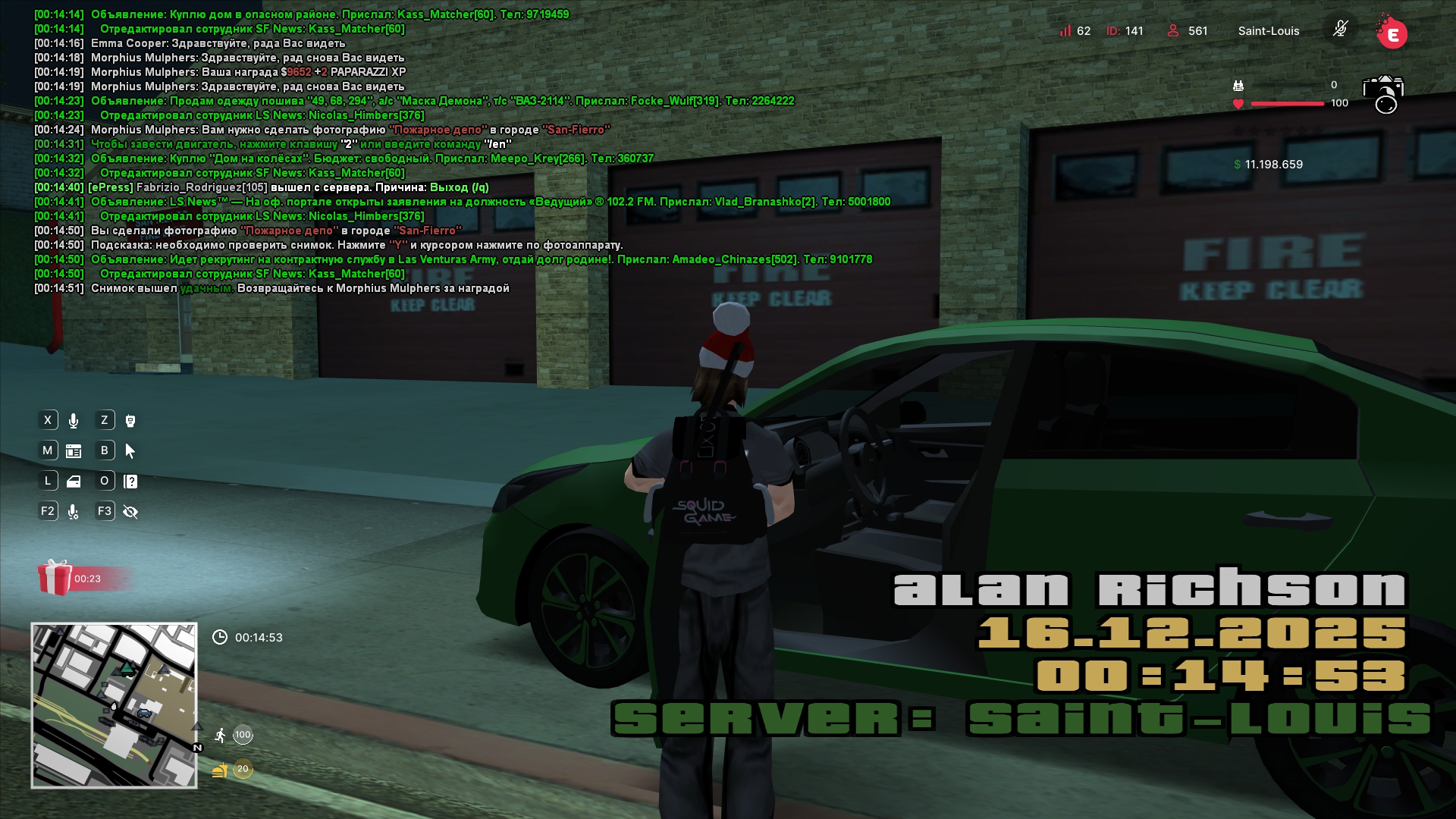Toggle the muted microphone icon
The image size is (1456, 819).
[1340, 30]
